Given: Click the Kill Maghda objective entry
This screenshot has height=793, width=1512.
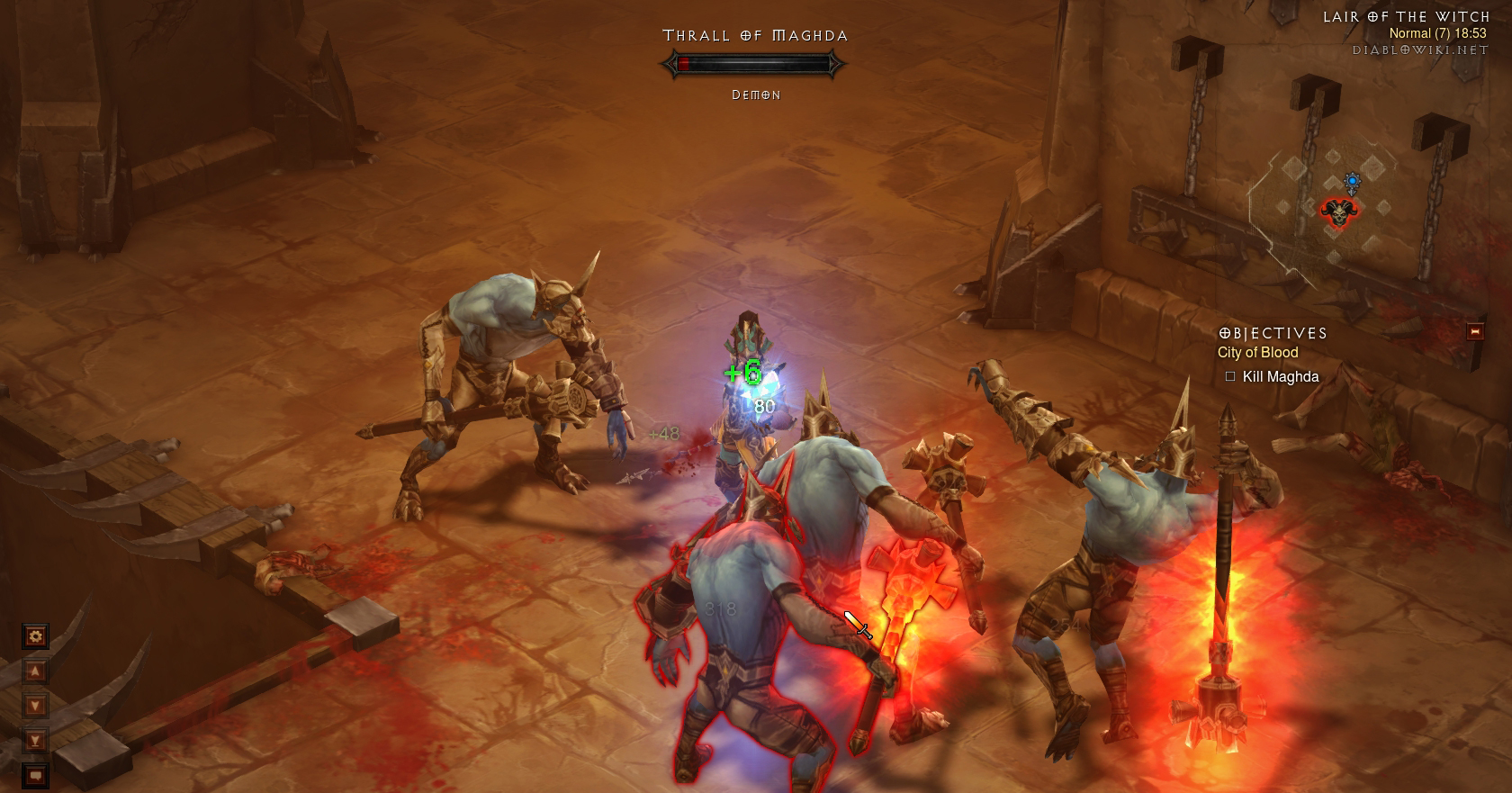Looking at the screenshot, I should pyautogui.click(x=1280, y=377).
